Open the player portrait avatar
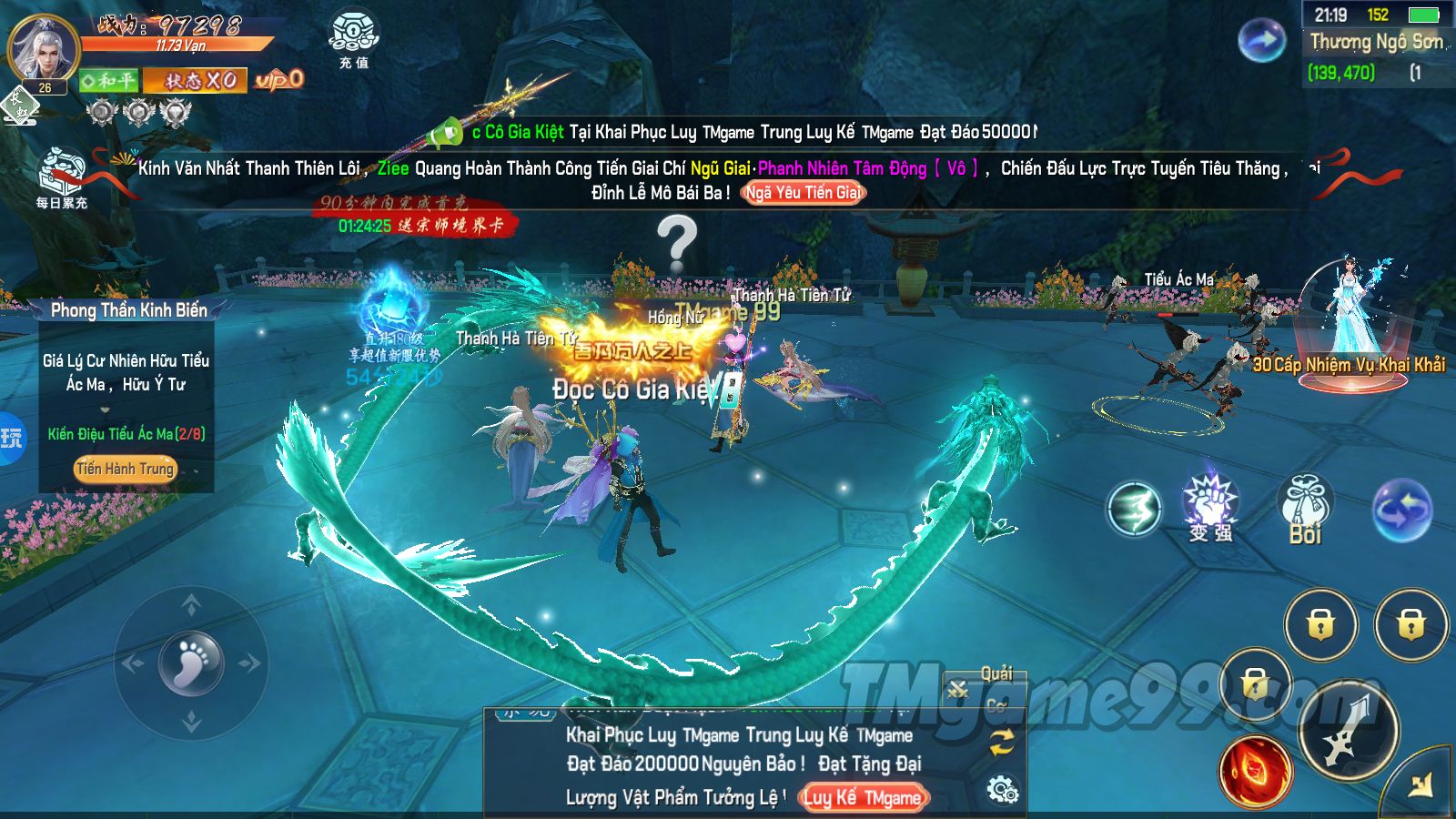 tap(43, 48)
